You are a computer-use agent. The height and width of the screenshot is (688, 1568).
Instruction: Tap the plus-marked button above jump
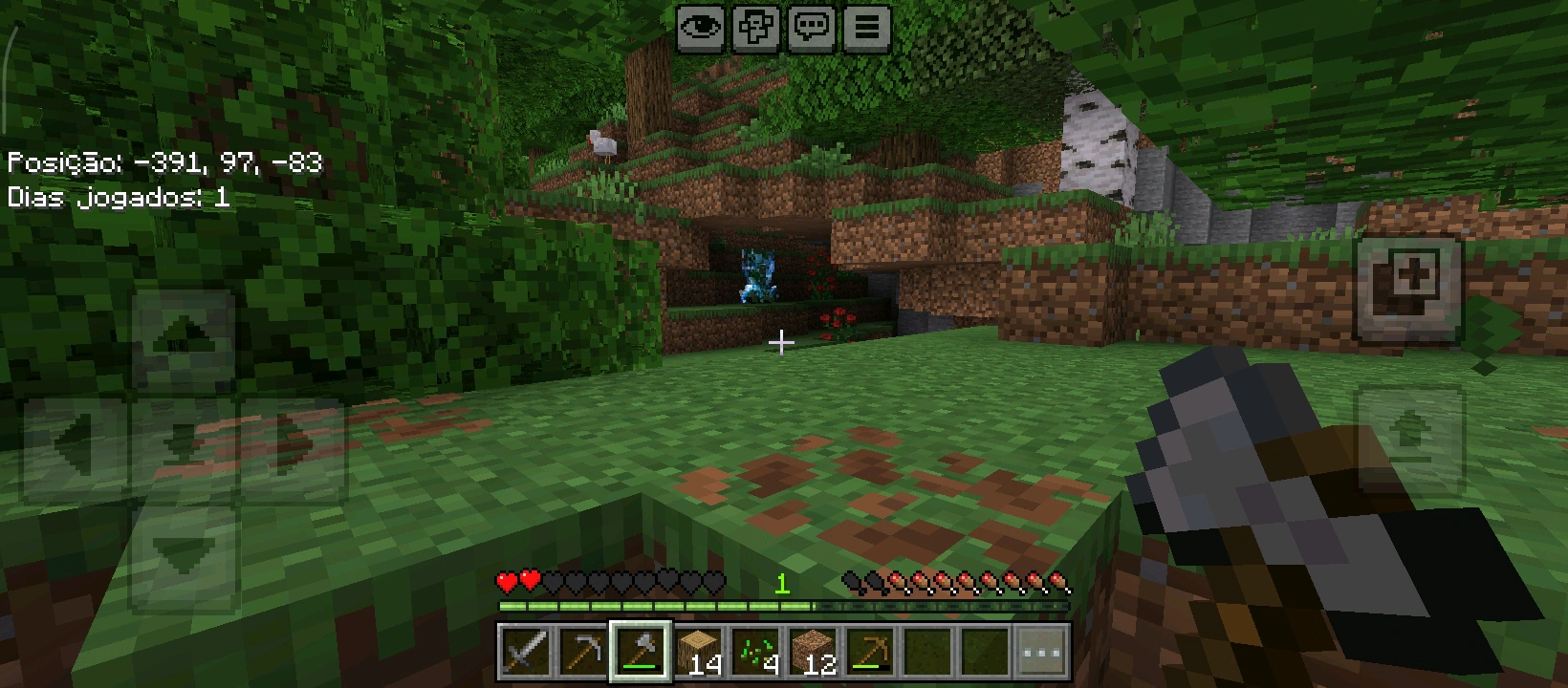pos(1409,287)
